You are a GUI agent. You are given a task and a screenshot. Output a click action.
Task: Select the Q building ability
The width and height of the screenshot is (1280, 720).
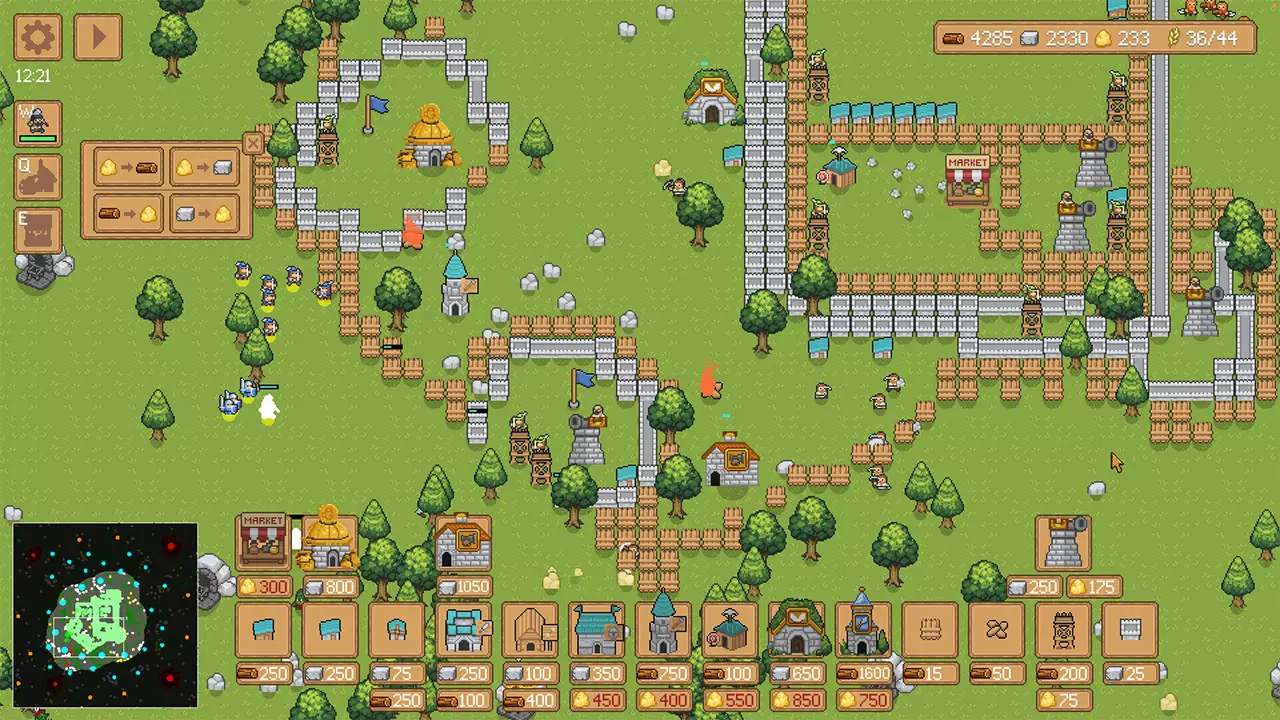point(37,176)
